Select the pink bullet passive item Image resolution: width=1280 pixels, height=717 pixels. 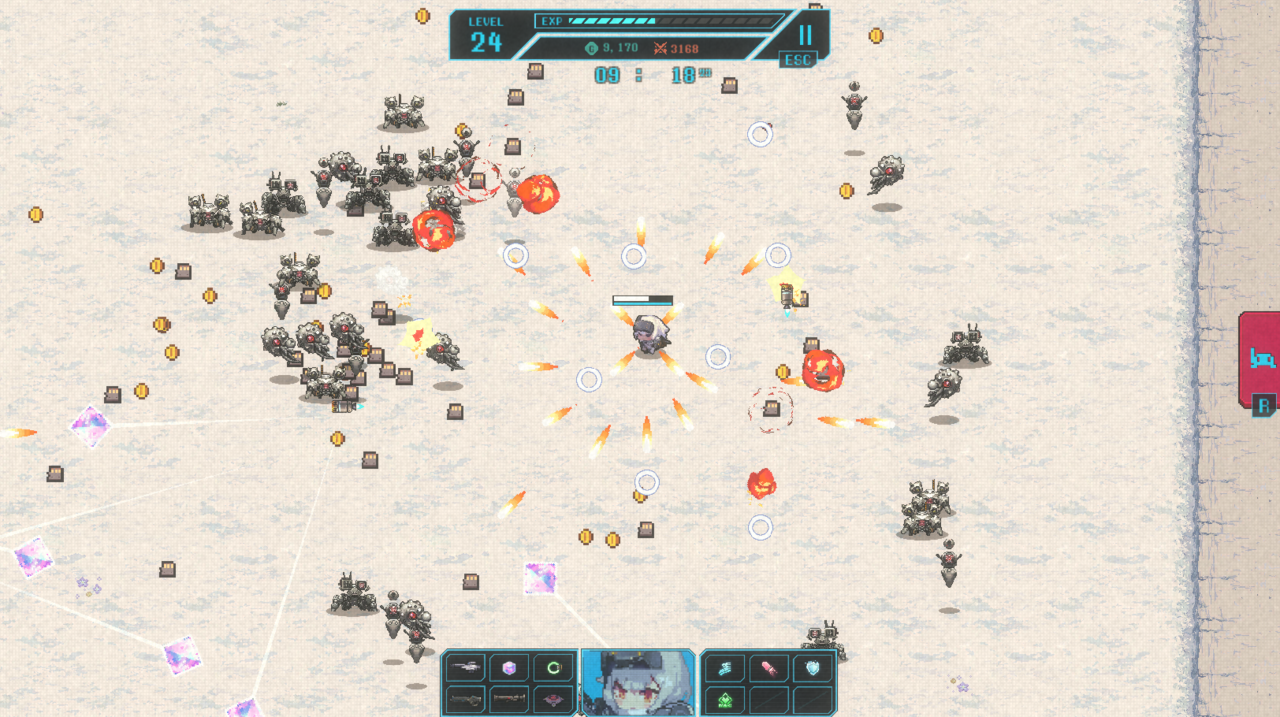[x=769, y=667]
